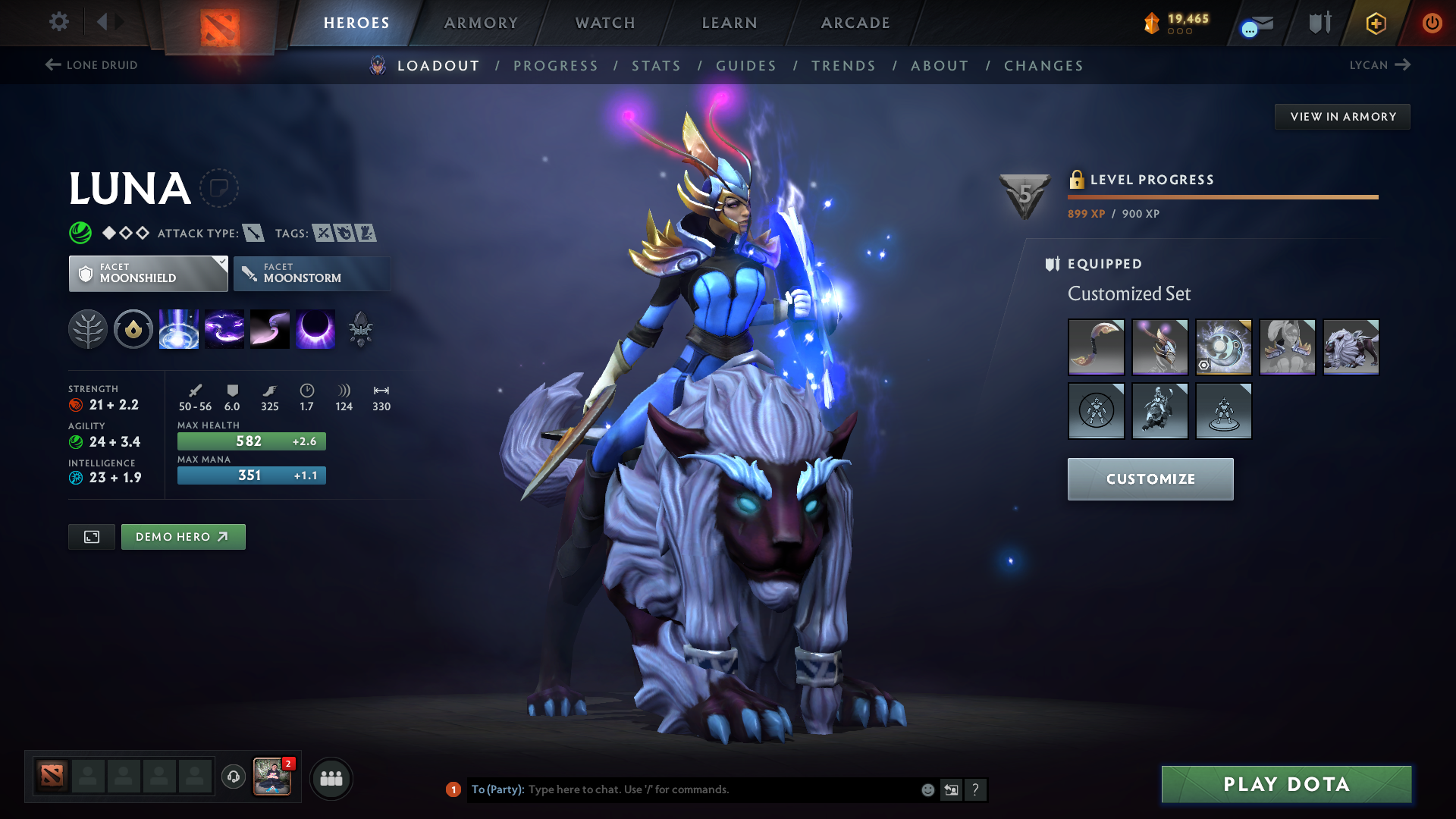Open Luna's talent tree icon
The image size is (1456, 819).
pos(89,329)
